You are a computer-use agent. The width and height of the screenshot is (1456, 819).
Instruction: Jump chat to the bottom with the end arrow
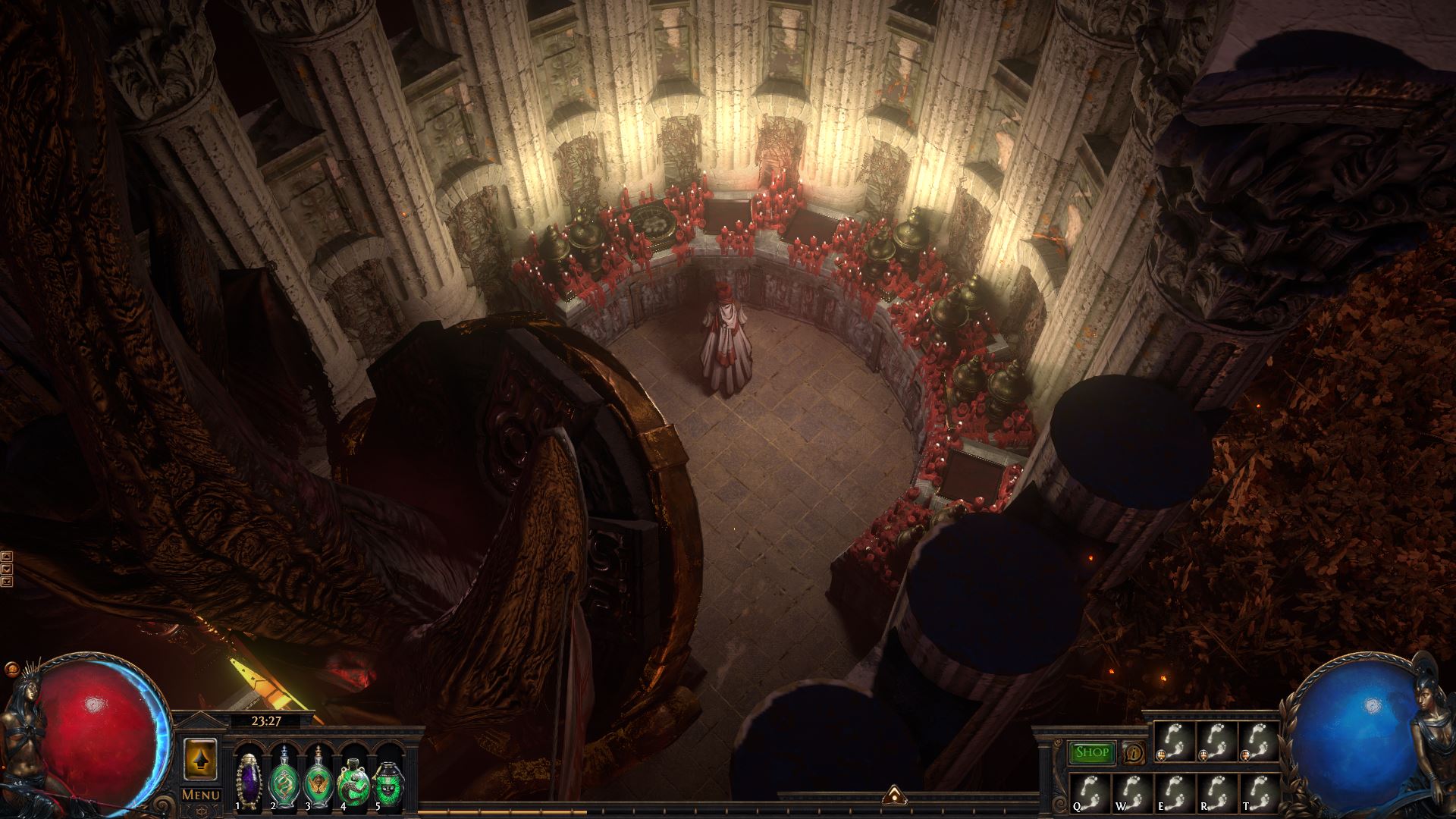coord(7,581)
